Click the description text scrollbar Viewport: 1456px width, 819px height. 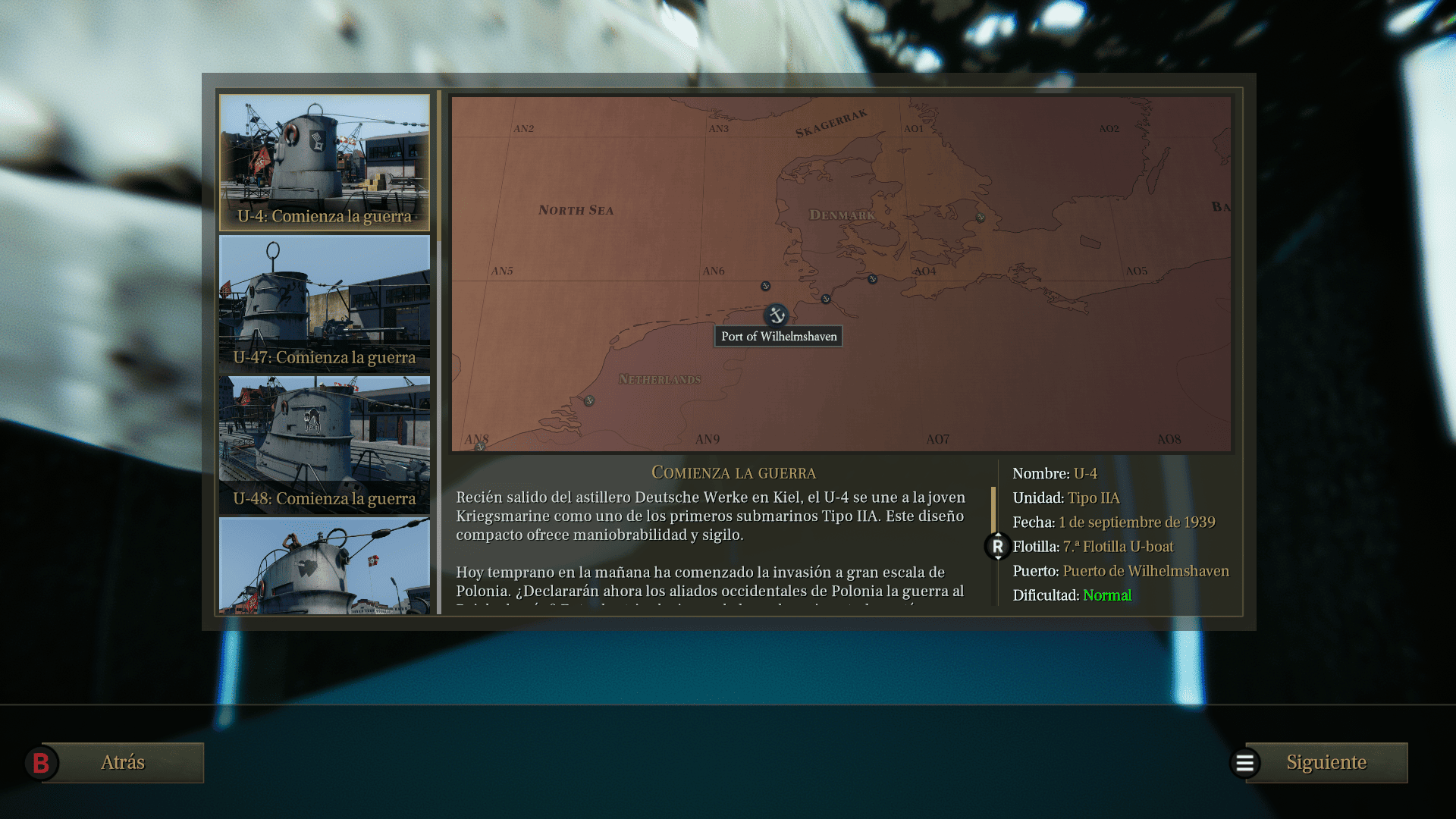[x=993, y=510]
